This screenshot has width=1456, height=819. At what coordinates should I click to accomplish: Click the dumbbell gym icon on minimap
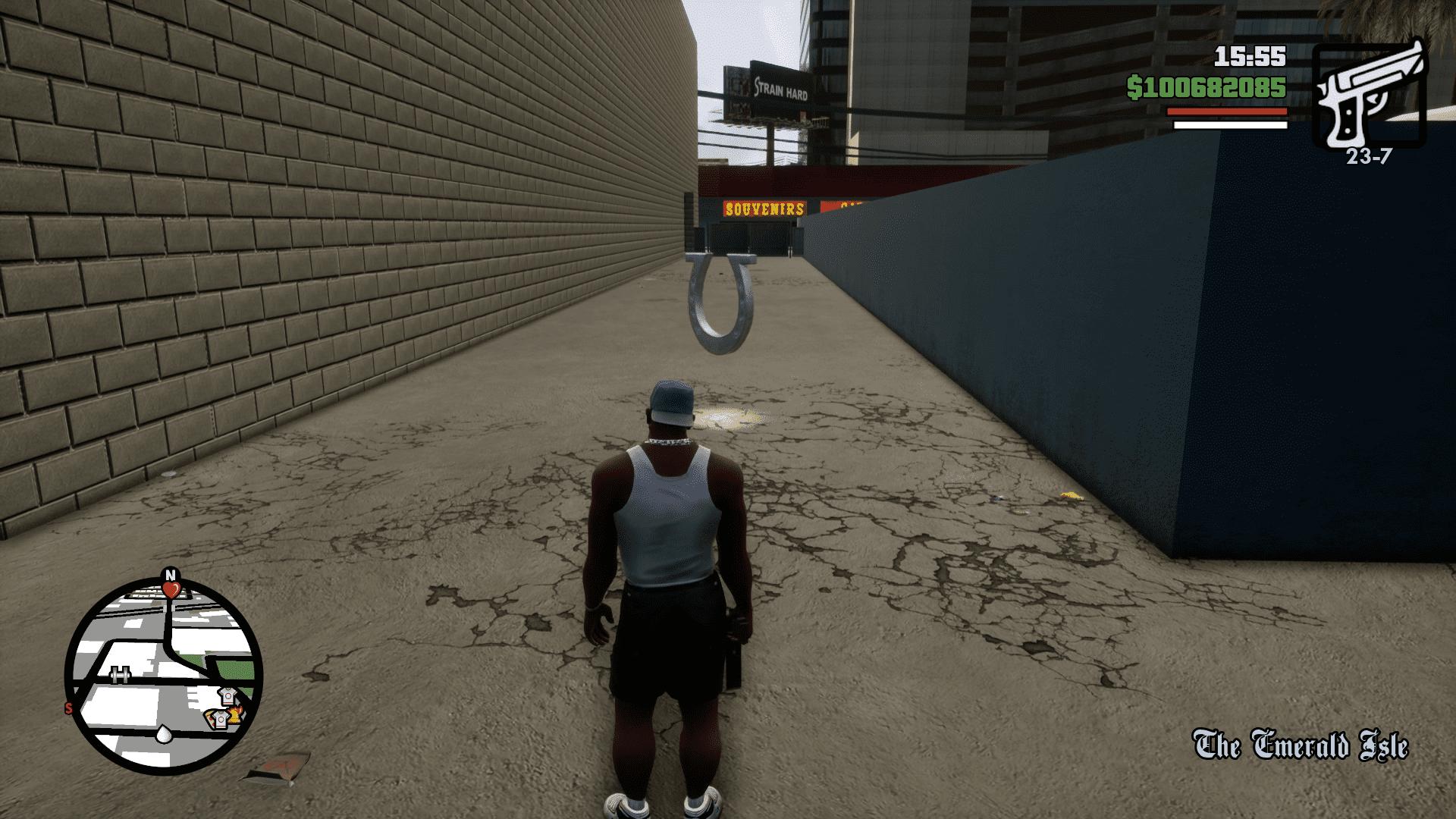coord(120,673)
